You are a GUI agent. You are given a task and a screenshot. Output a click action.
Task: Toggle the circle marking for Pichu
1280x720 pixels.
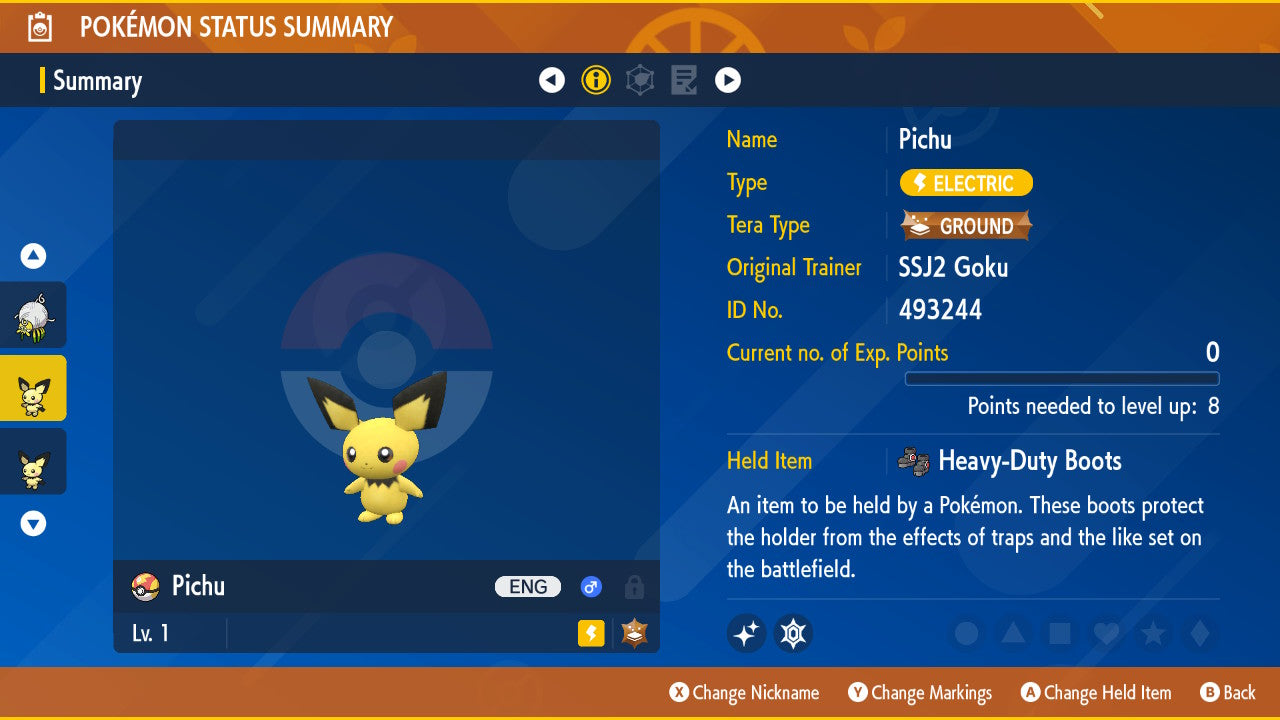(967, 633)
